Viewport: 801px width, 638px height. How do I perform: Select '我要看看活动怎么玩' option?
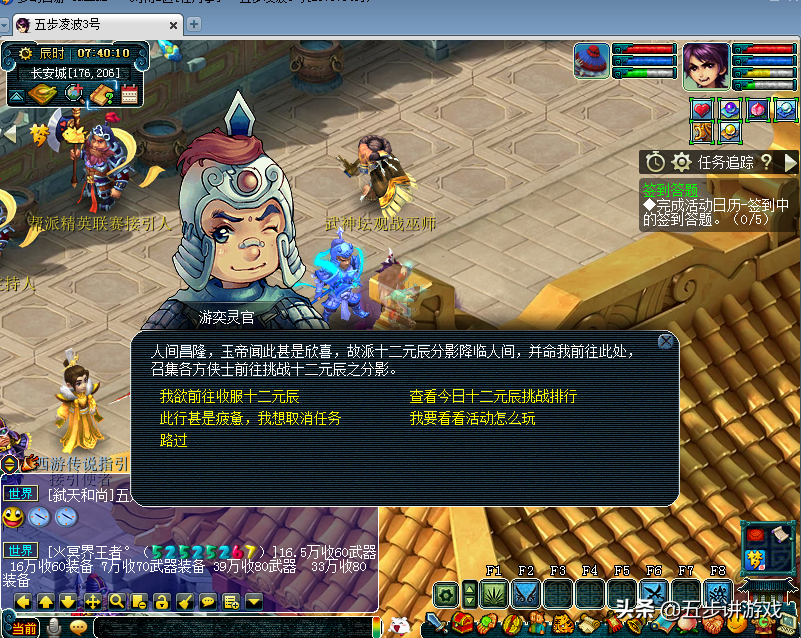pyautogui.click(x=472, y=418)
